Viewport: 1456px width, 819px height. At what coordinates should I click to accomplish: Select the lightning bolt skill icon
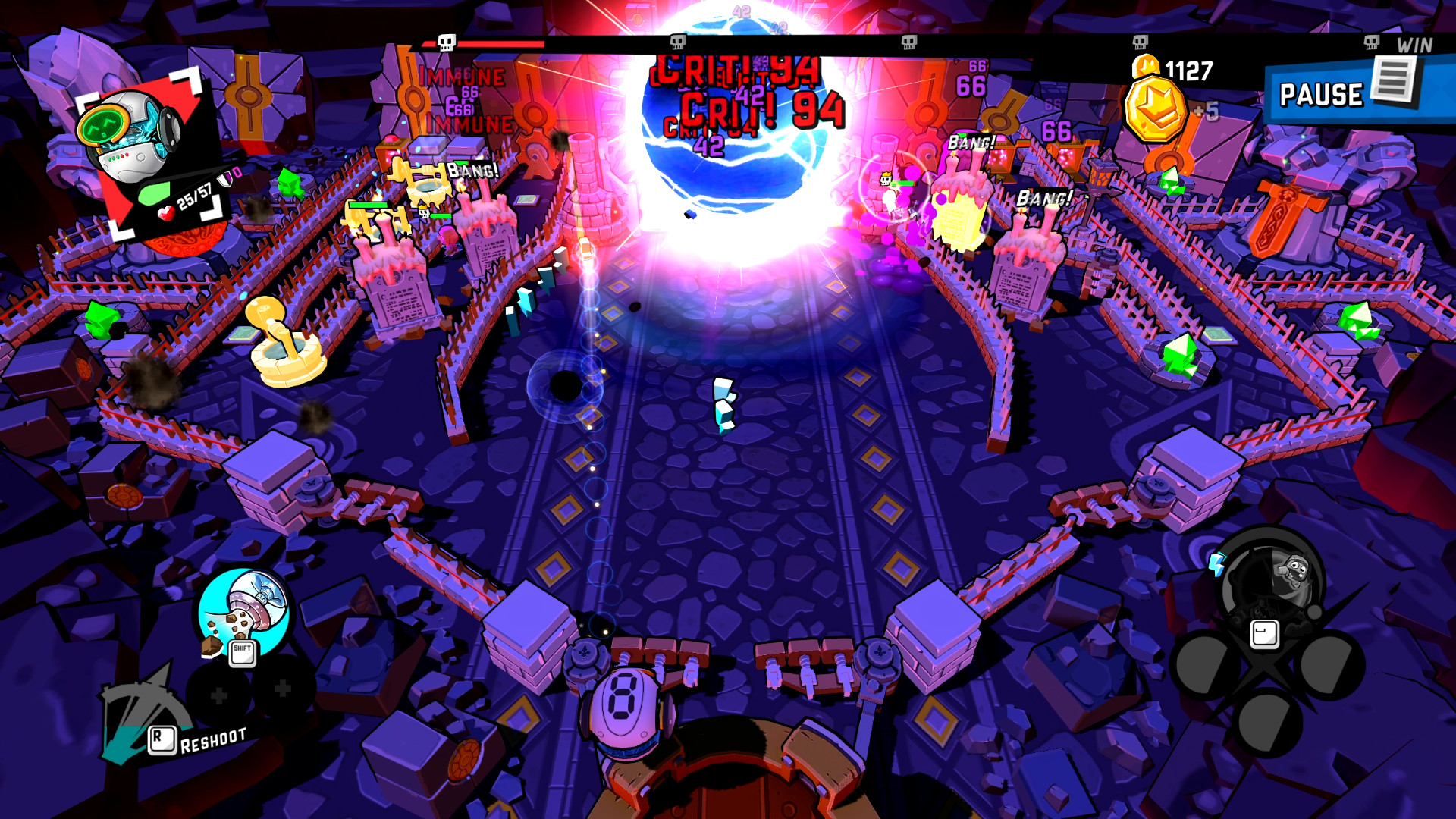click(x=1216, y=564)
